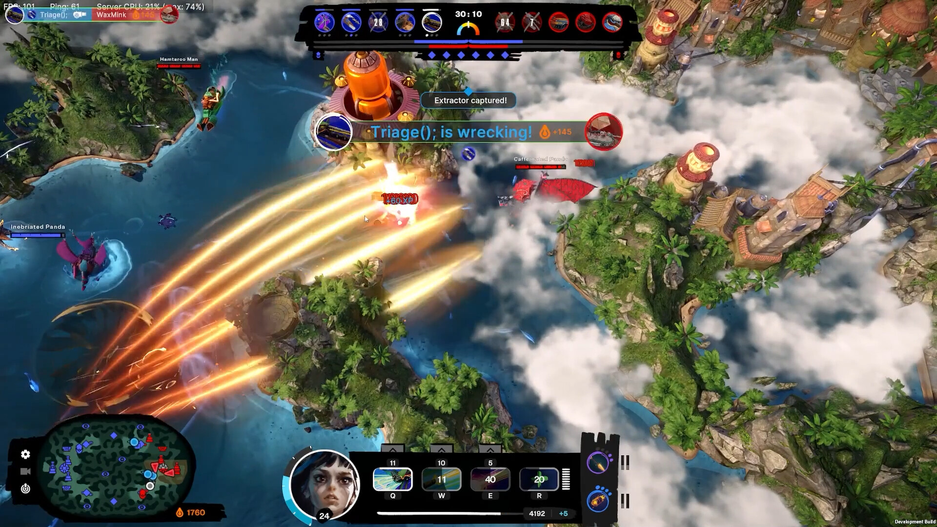937x527 pixels.
Task: Upgrade the E ability with its arrow
Action: (x=490, y=451)
